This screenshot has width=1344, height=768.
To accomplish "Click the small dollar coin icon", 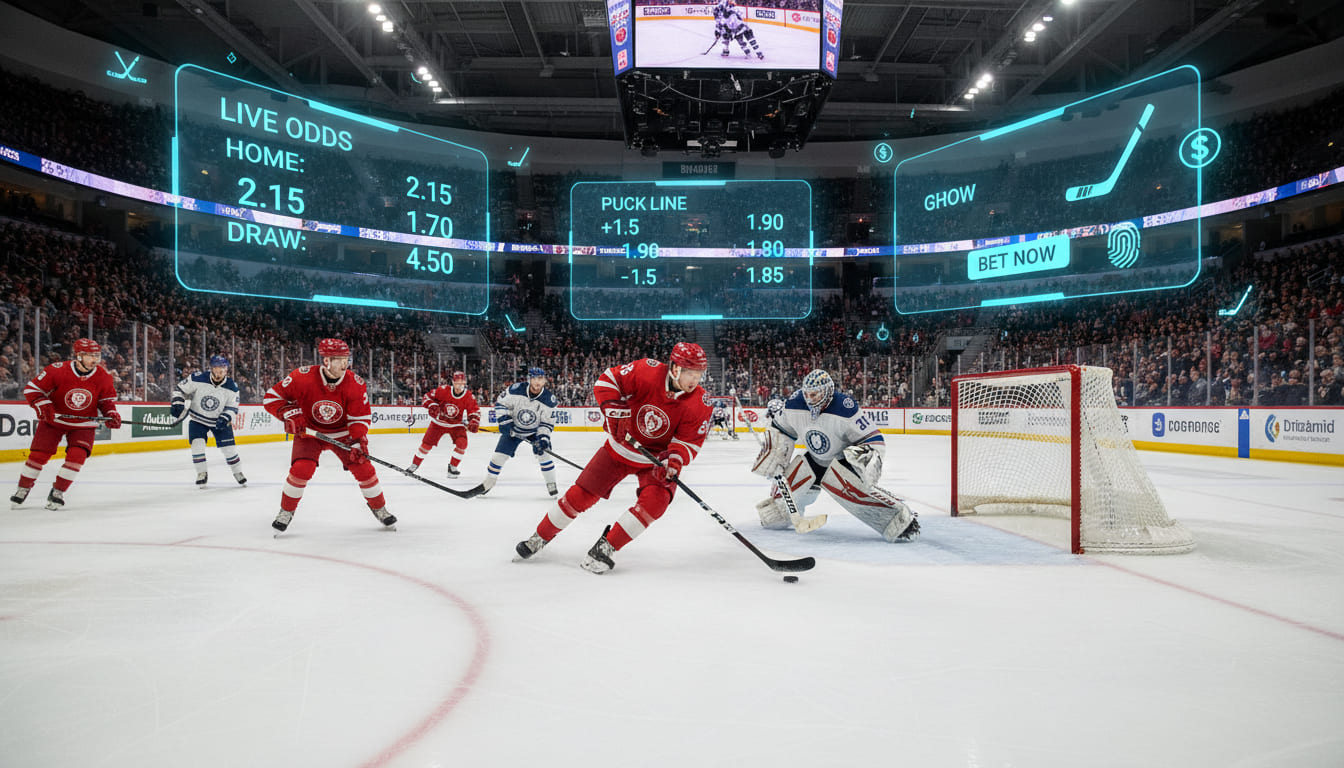I will click(x=883, y=152).
